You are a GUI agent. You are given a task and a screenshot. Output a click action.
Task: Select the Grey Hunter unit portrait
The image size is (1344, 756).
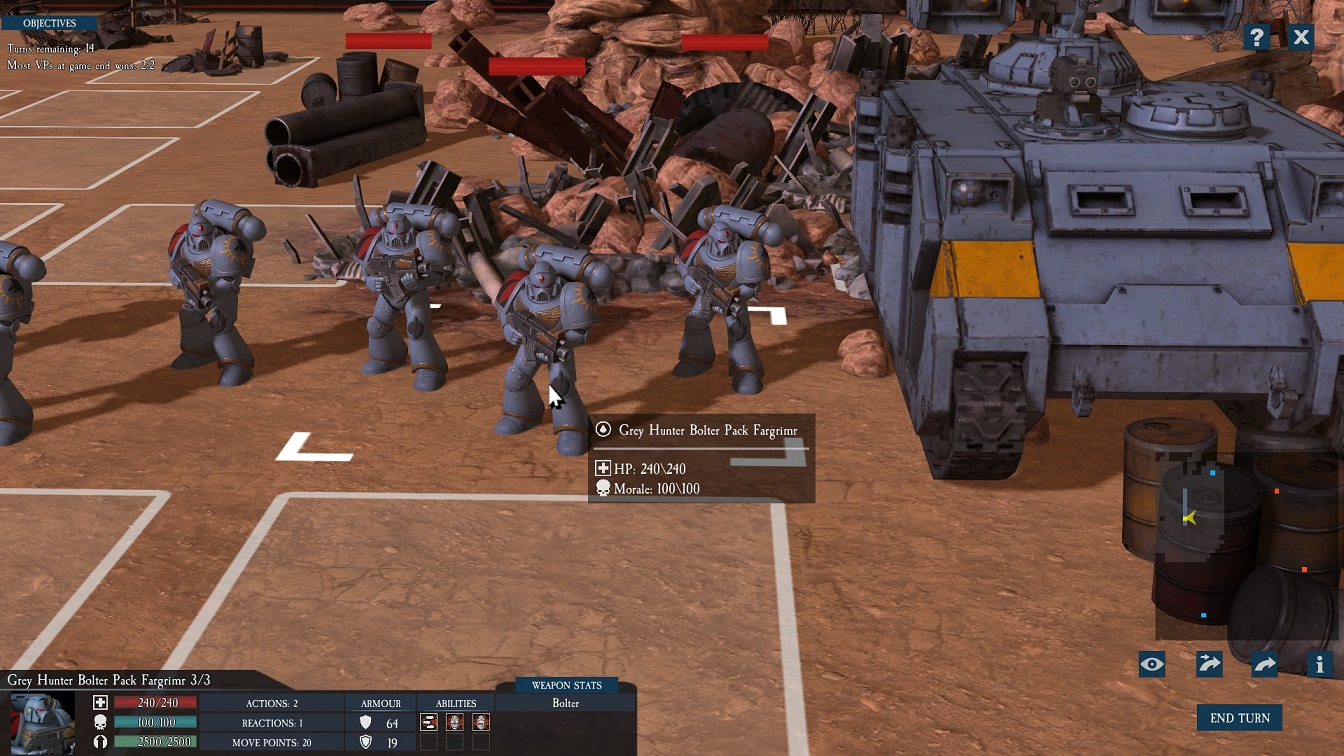(42, 722)
